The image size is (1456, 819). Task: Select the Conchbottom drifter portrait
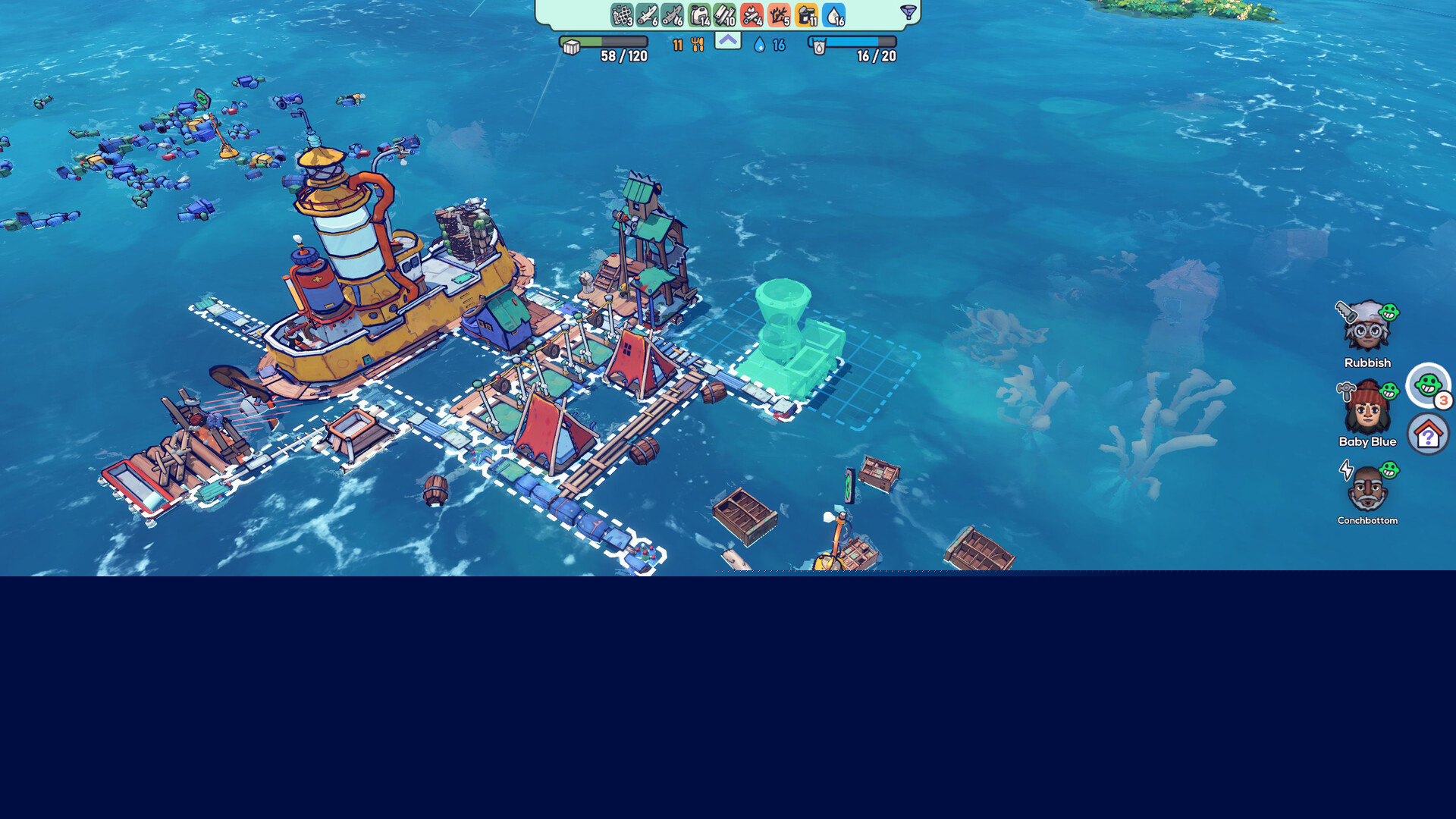[x=1367, y=488]
